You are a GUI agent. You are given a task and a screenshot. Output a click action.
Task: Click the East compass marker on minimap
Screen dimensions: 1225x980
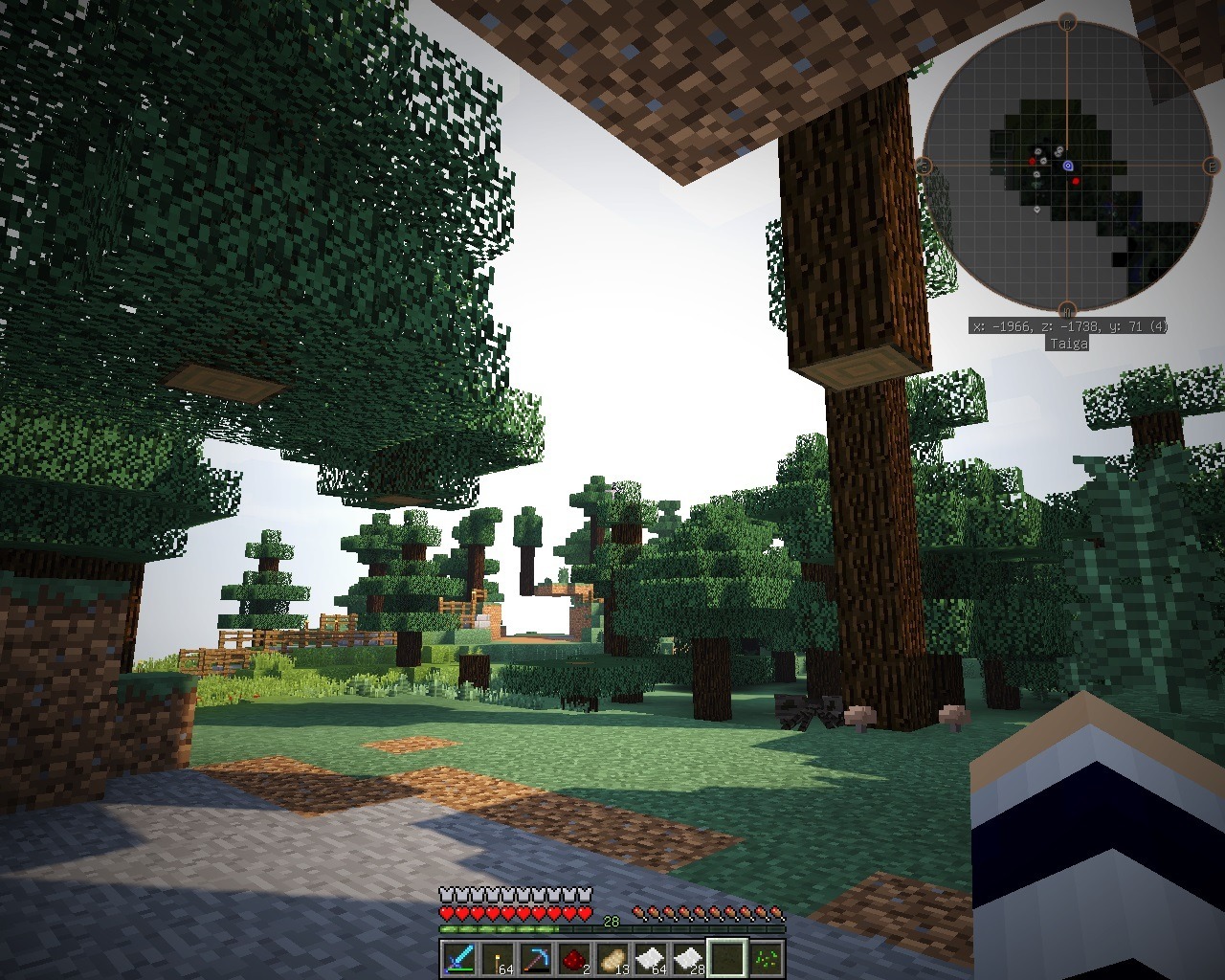[1211, 167]
